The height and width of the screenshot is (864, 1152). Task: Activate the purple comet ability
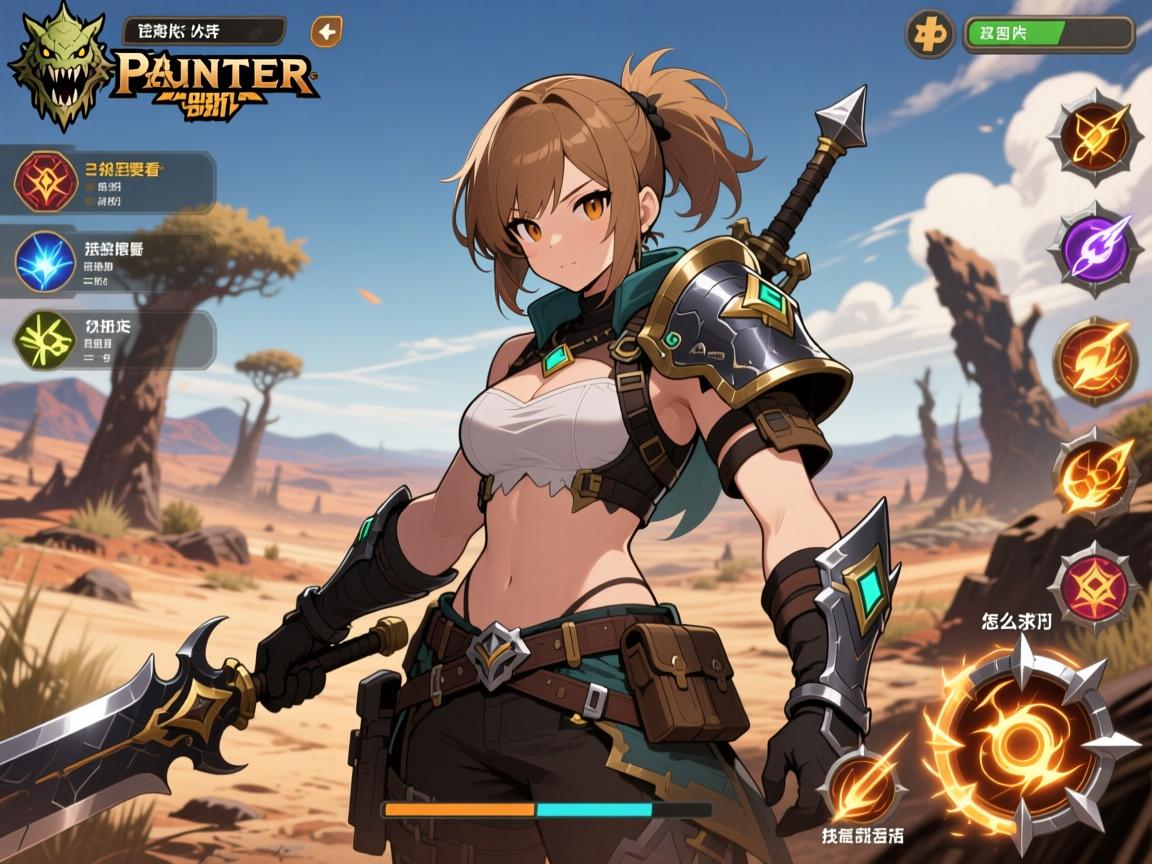(1096, 247)
